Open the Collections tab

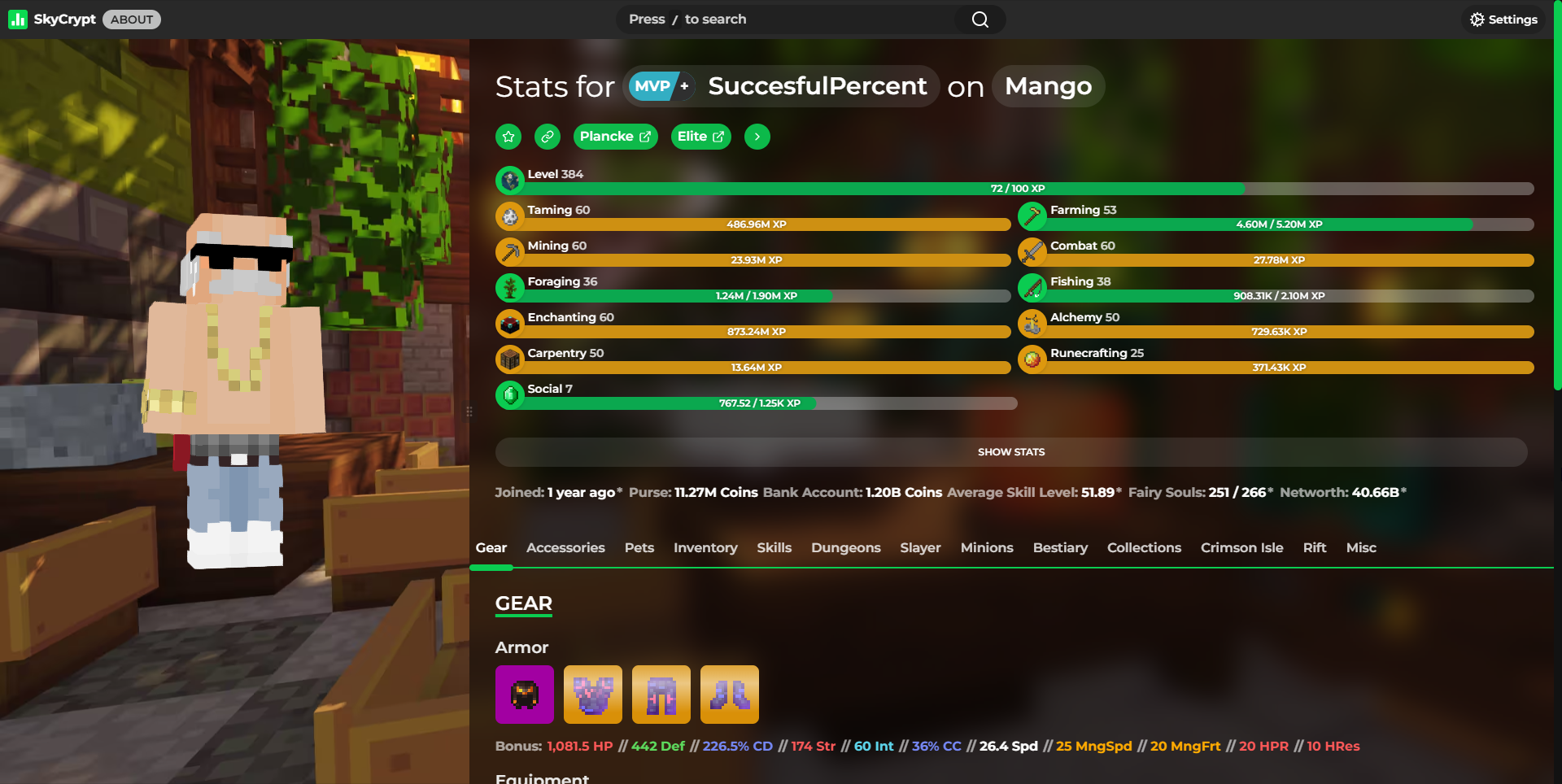coord(1144,548)
